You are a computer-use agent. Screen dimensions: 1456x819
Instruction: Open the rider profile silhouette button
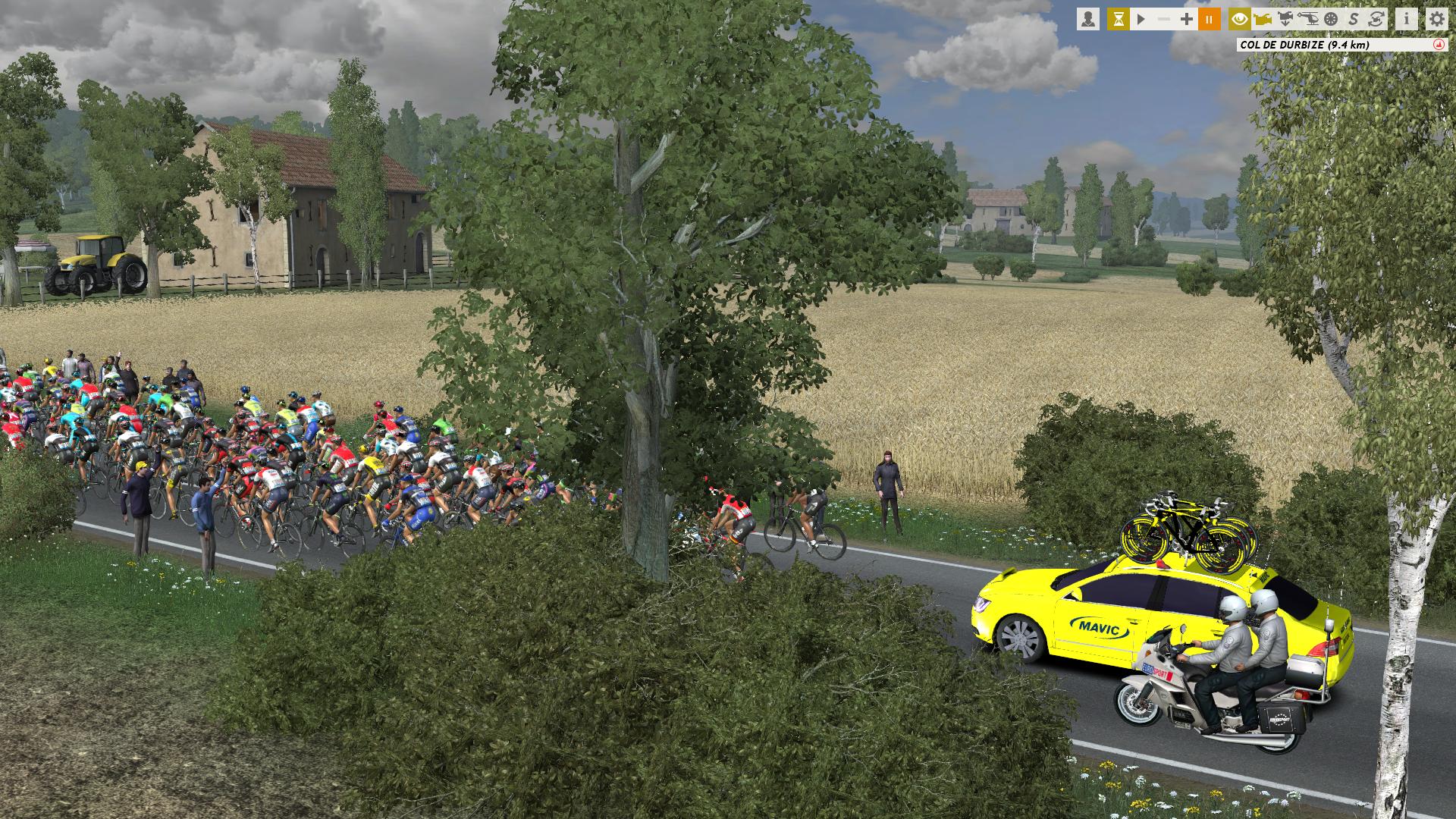[1087, 19]
